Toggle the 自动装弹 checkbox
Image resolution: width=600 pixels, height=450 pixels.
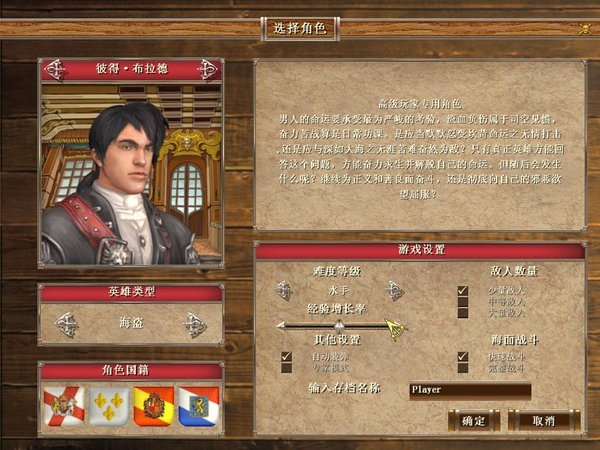tap(287, 356)
